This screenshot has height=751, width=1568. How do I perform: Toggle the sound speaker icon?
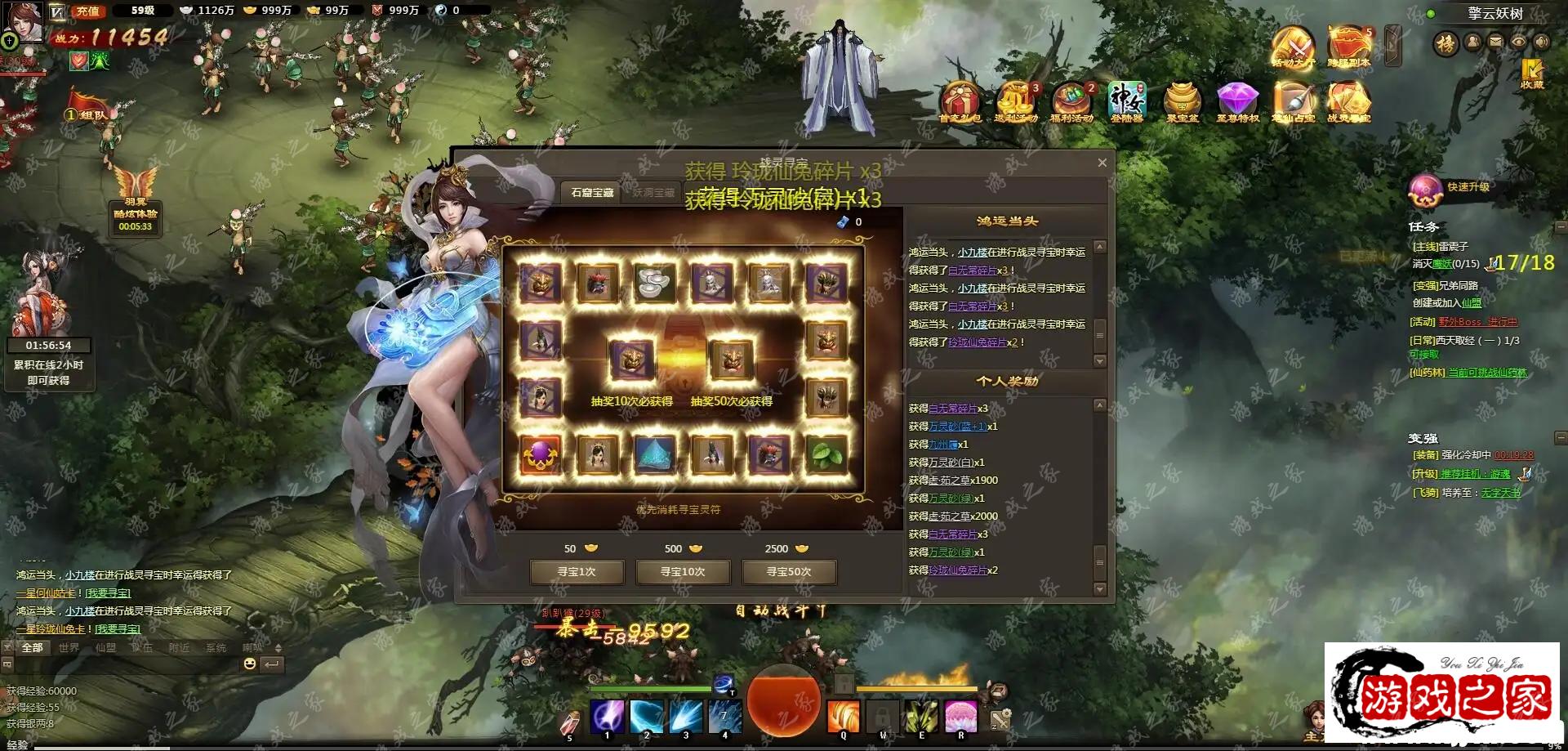pyautogui.click(x=1542, y=42)
